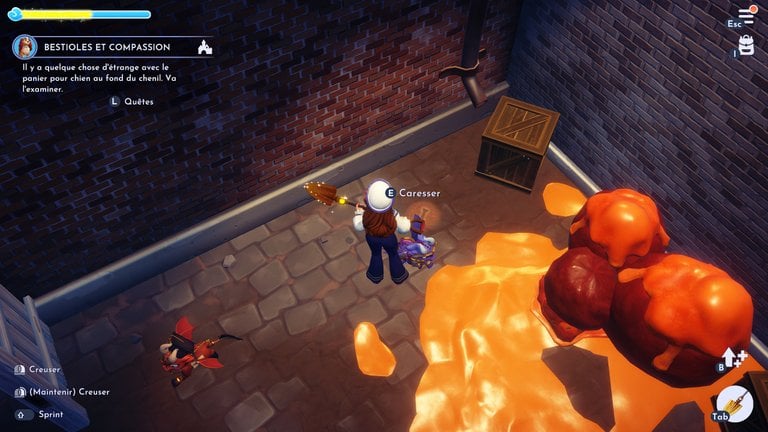Click the quest giver portrait icon
768x432 pixels.
25,46
